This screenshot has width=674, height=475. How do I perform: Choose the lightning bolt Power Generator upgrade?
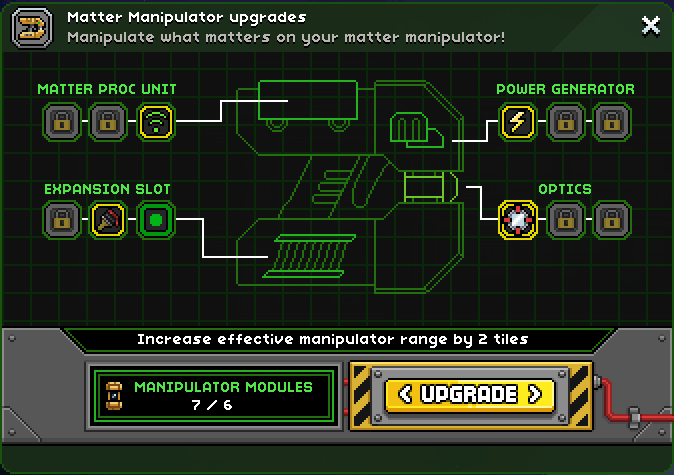pos(518,123)
